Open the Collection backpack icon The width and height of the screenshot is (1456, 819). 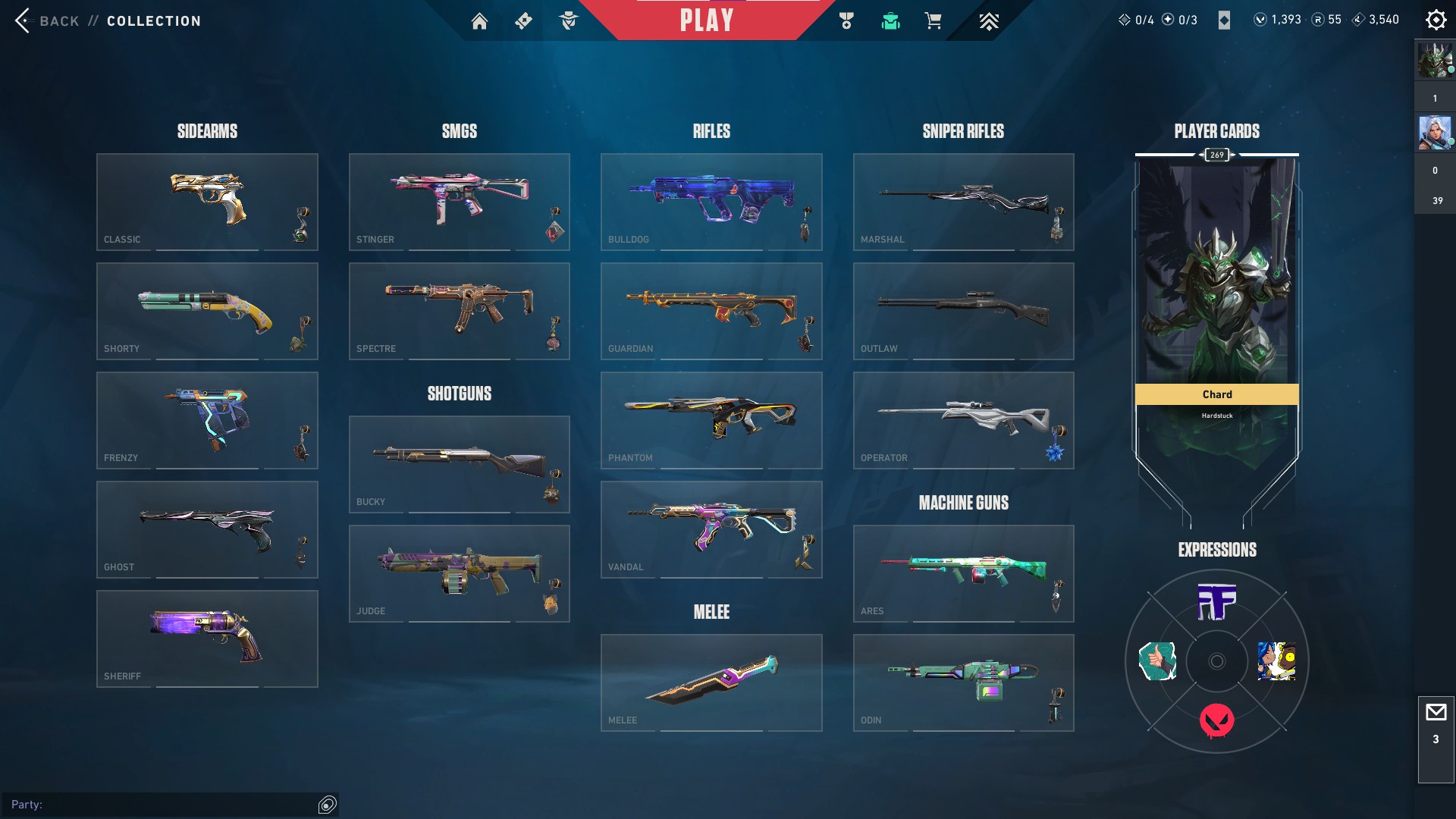891,21
